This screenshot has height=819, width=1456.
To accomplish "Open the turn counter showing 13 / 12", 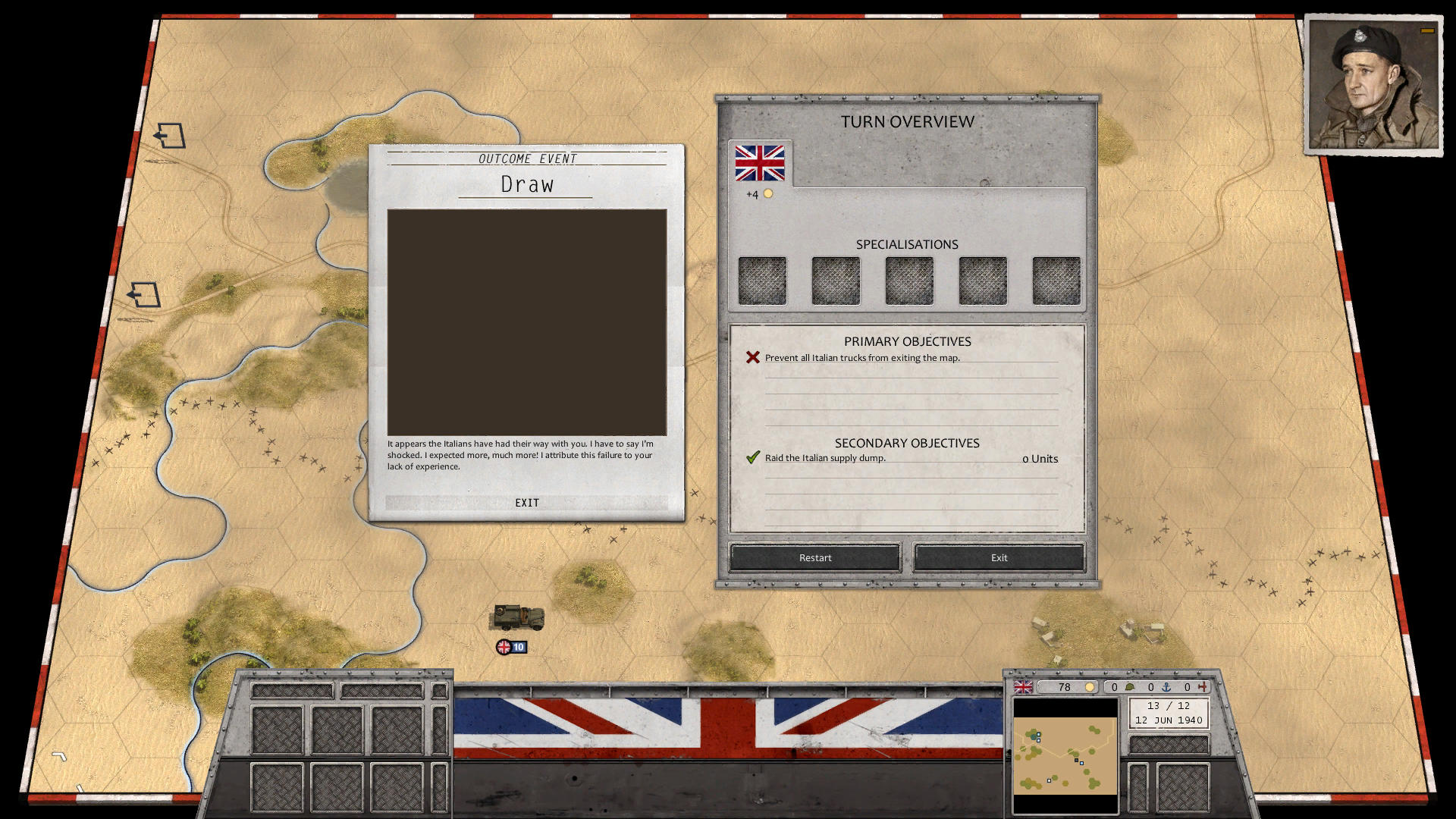I will pyautogui.click(x=1169, y=705).
